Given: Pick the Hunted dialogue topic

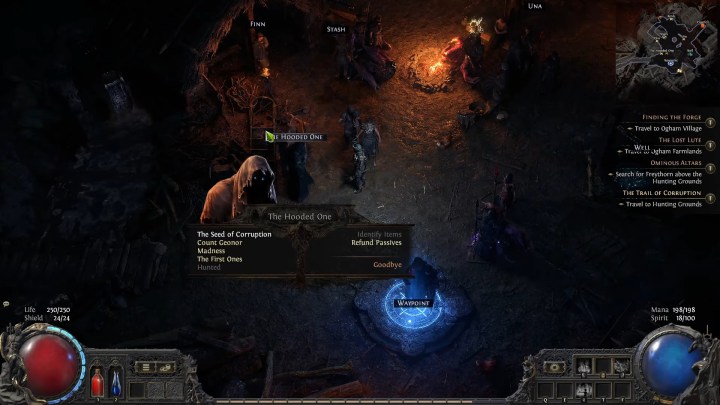Looking at the screenshot, I should pyautogui.click(x=209, y=267).
